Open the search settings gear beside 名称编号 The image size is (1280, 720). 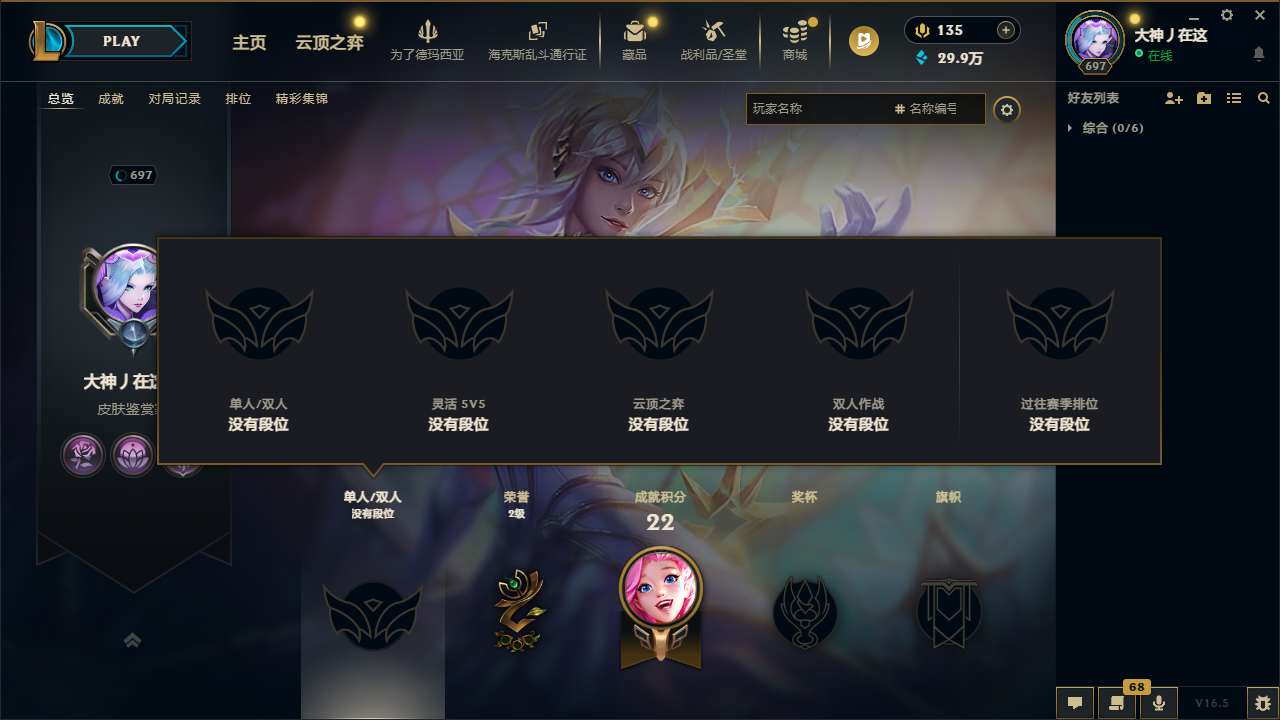coord(1007,110)
